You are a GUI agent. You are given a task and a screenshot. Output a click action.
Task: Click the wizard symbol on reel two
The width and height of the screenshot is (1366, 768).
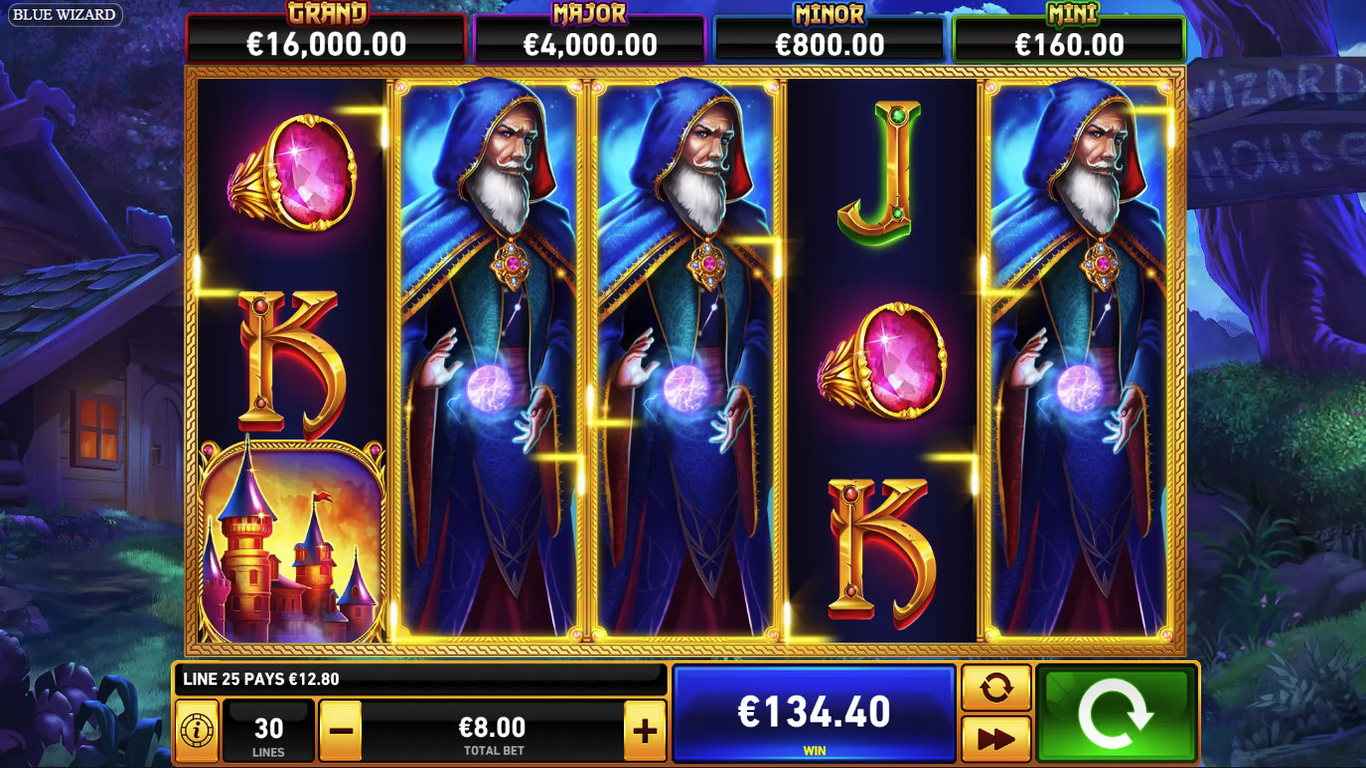click(497, 360)
